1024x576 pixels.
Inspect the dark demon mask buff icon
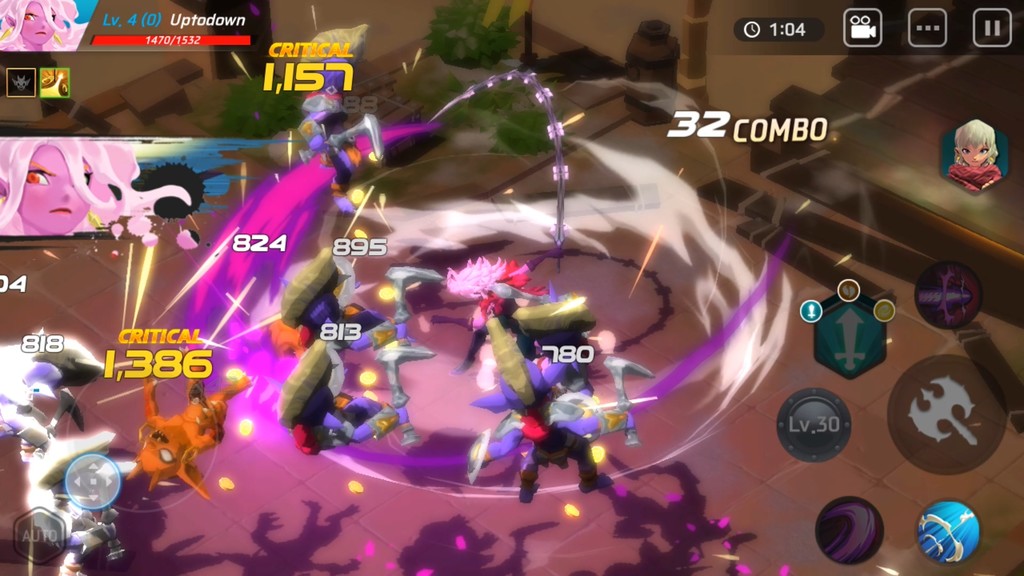21,82
